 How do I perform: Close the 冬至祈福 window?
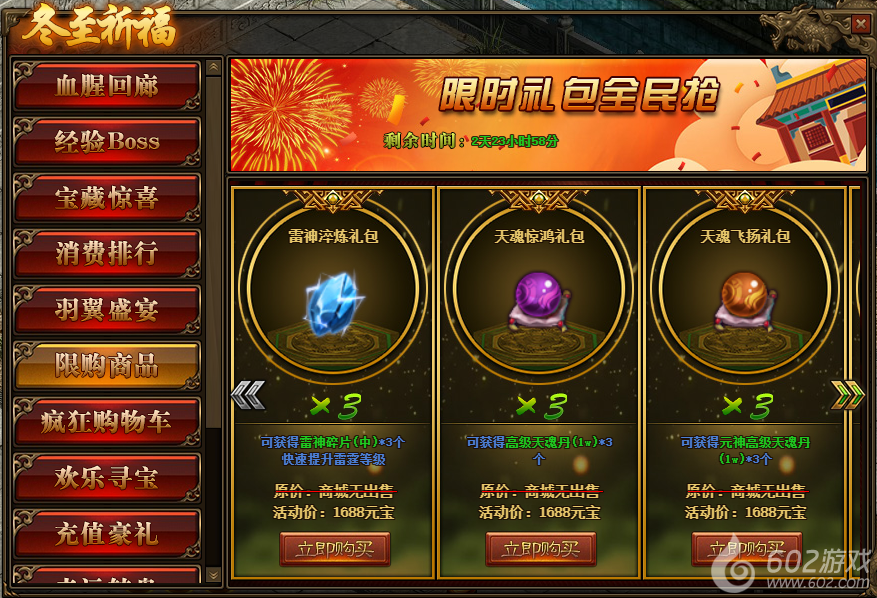859,24
